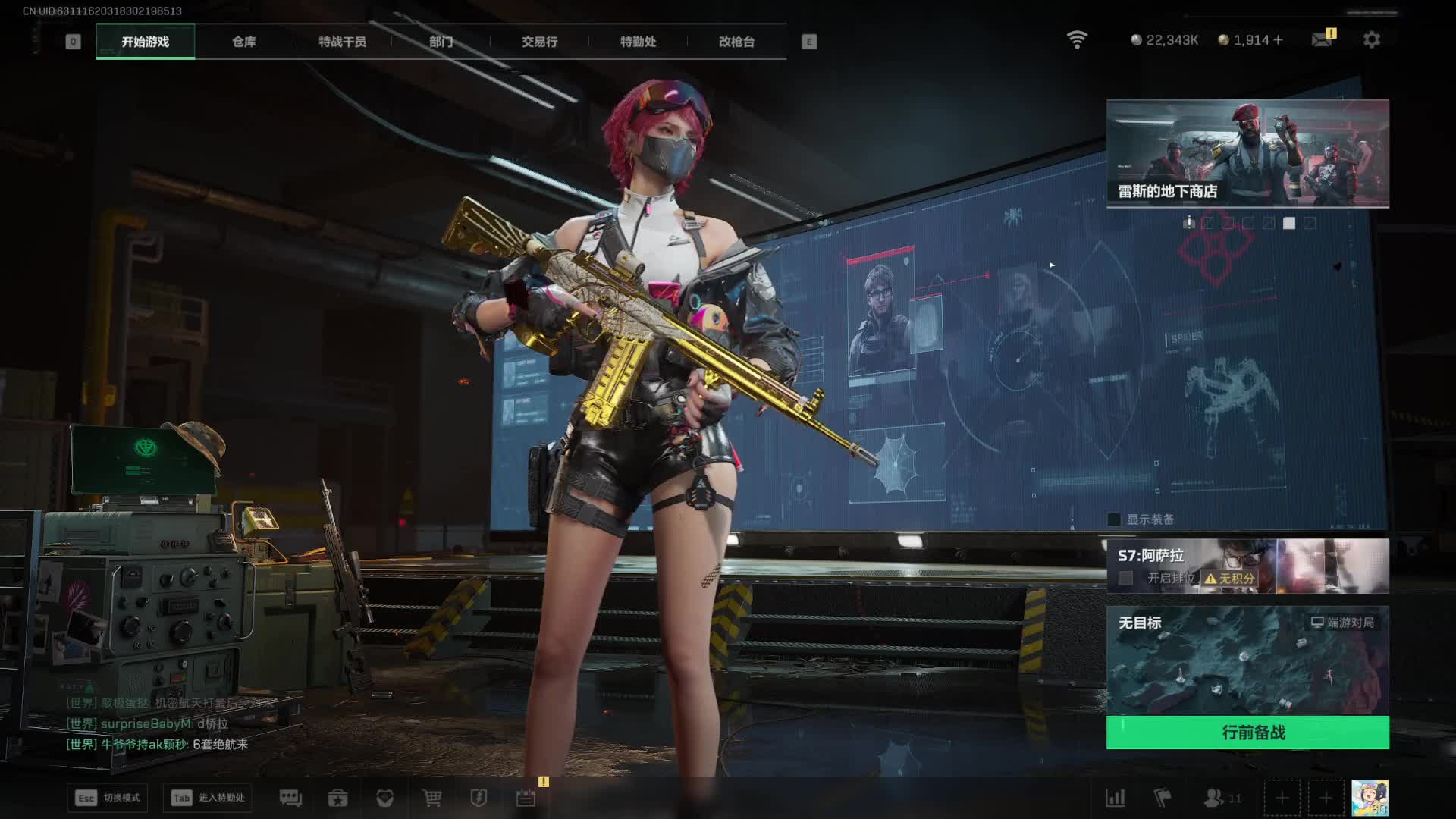1456x819 pixels.
Task: Toggle the 显示装备 show equipment checkbox
Action: pos(1114,519)
